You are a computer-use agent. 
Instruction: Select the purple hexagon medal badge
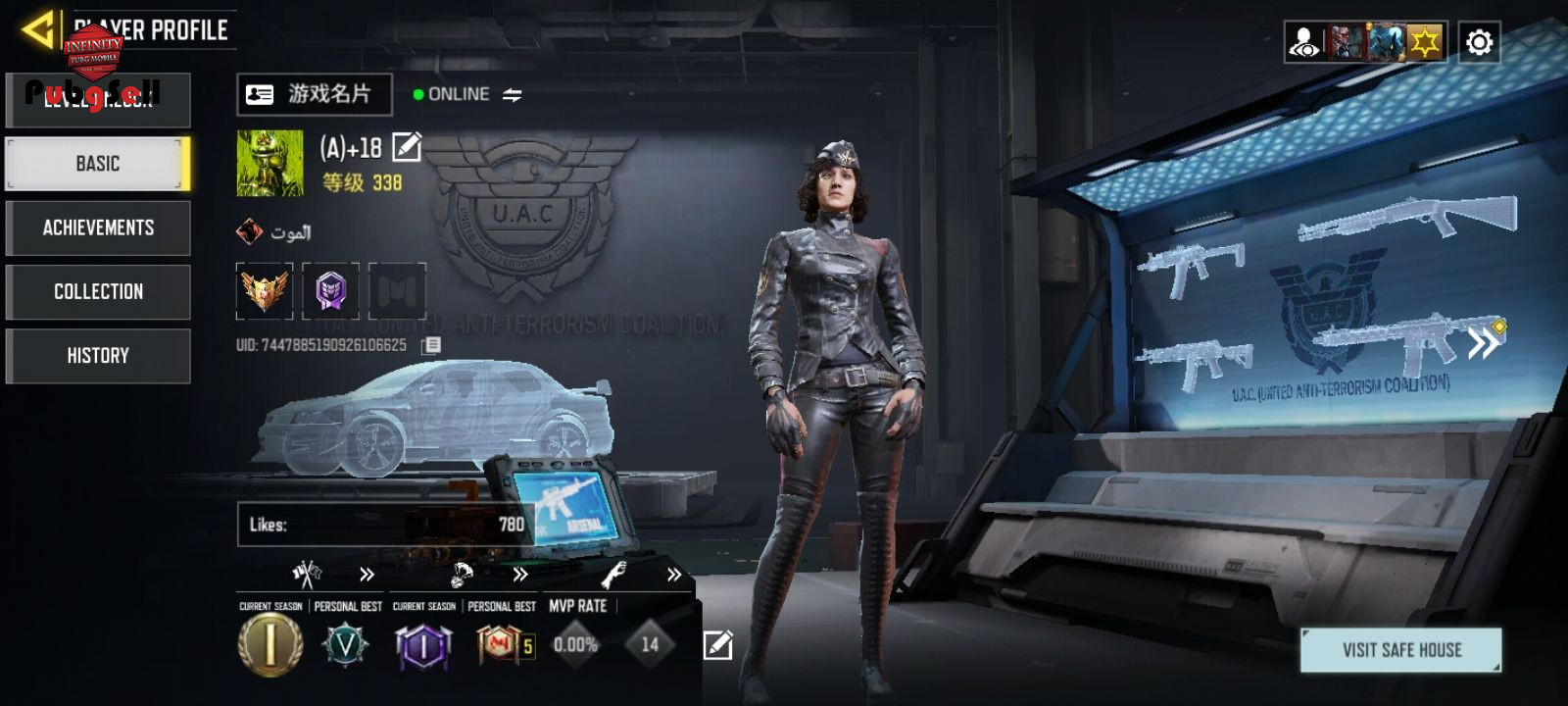(330, 290)
